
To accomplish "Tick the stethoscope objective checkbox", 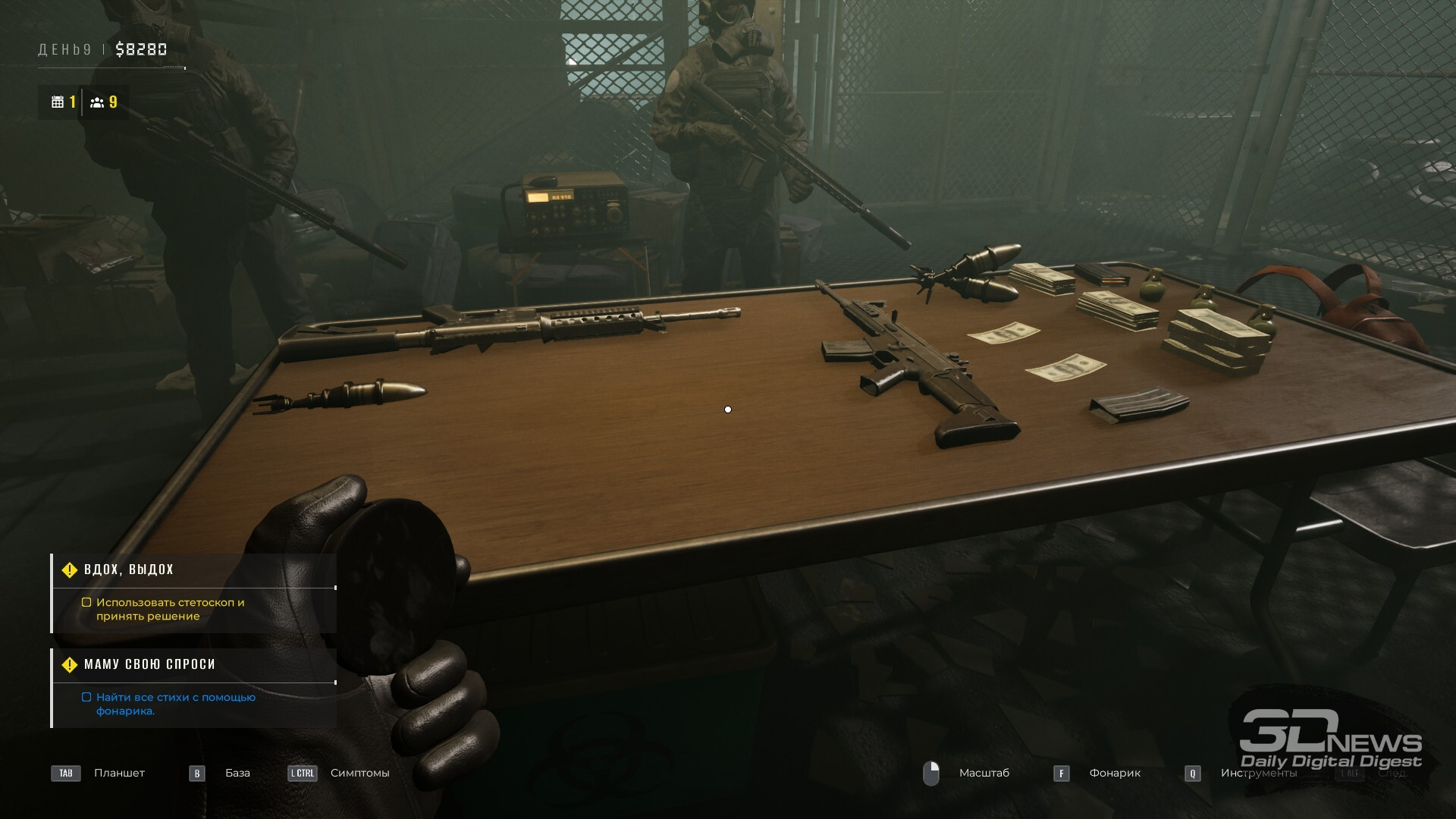I will (x=86, y=603).
